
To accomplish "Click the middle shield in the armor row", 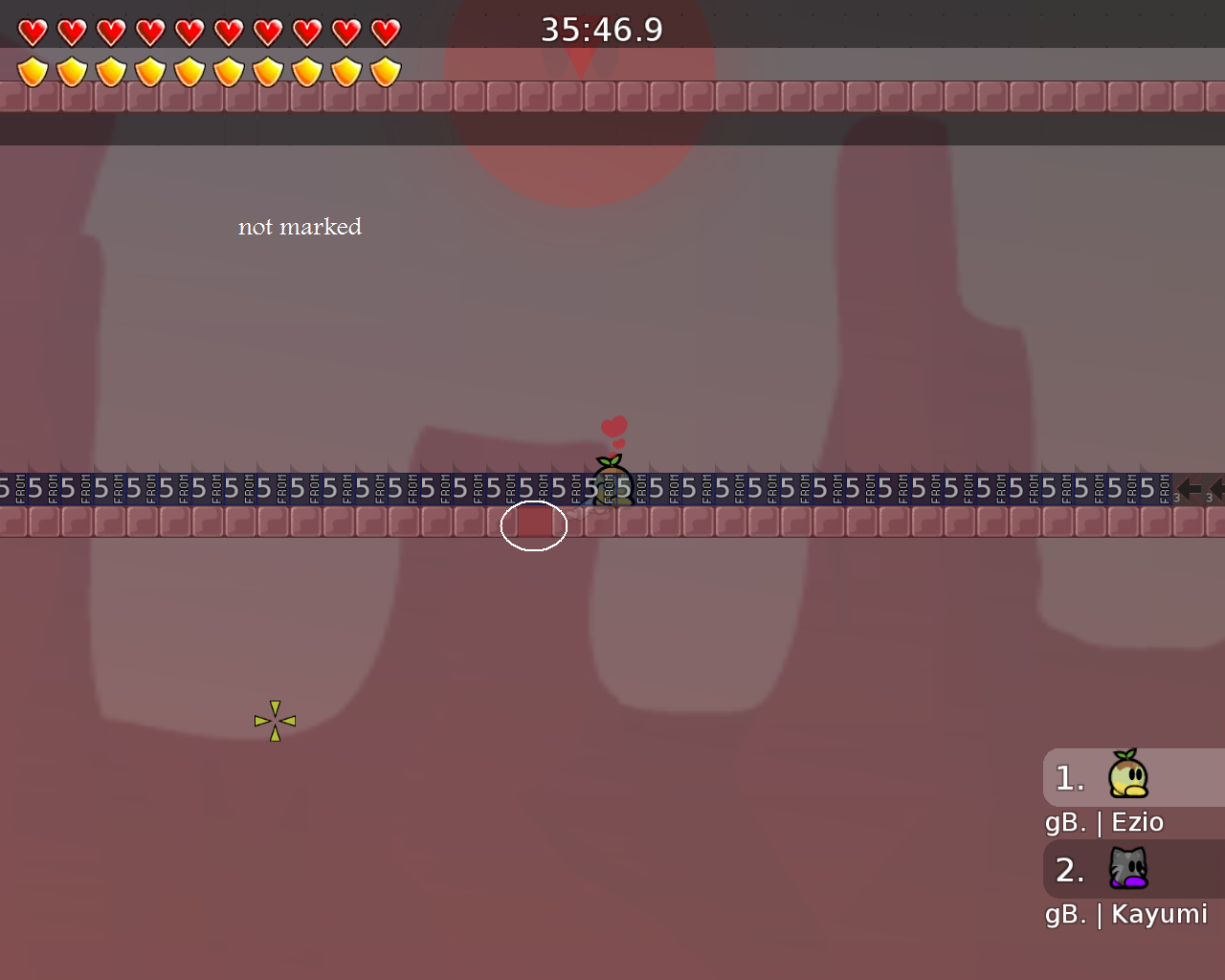I will coord(189,71).
